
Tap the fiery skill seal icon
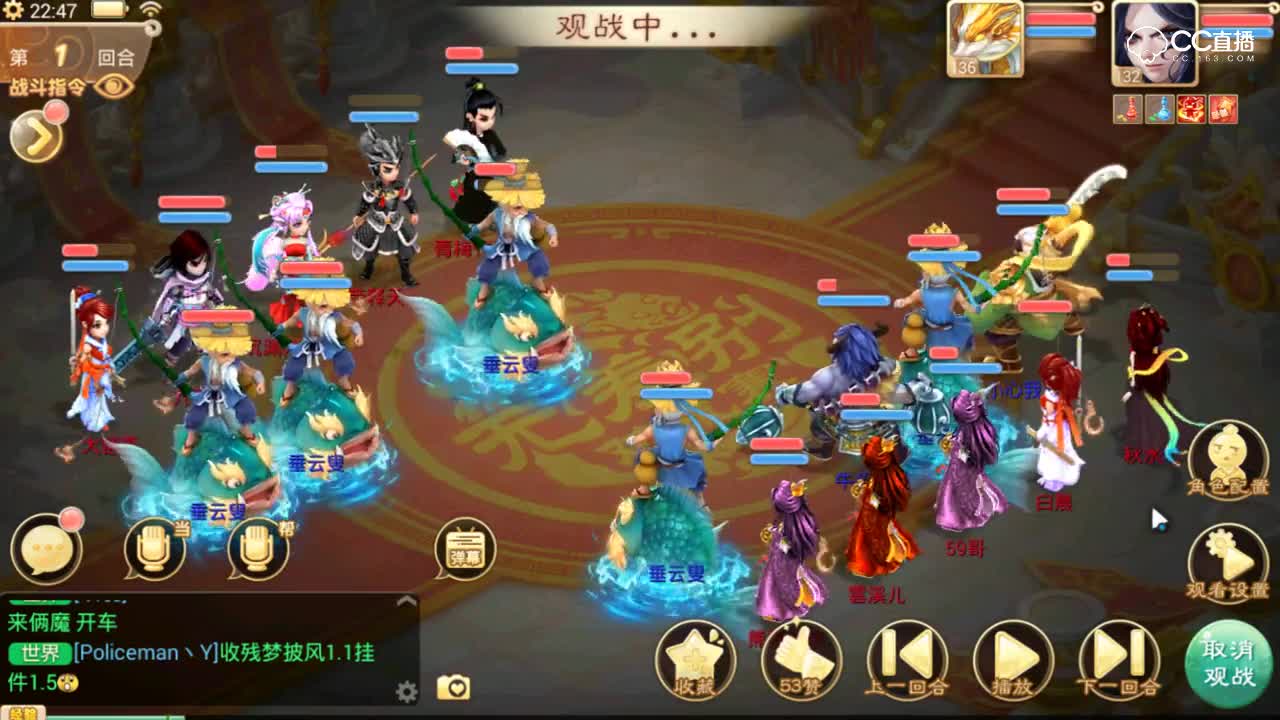click(1190, 108)
